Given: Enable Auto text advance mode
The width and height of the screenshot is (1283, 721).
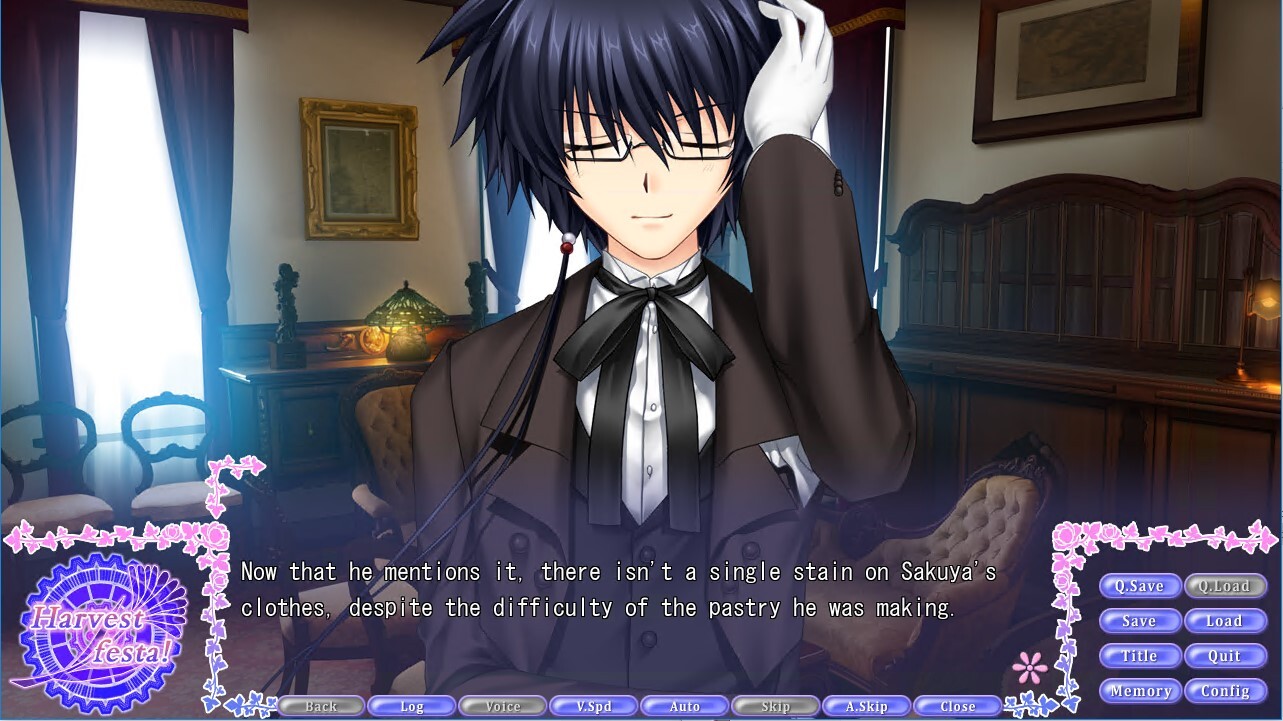Looking at the screenshot, I should coord(684,705).
